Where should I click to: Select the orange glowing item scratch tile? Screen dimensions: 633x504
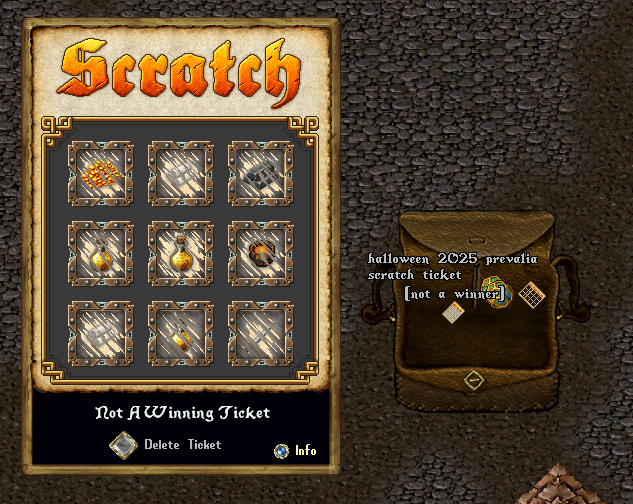point(100,173)
